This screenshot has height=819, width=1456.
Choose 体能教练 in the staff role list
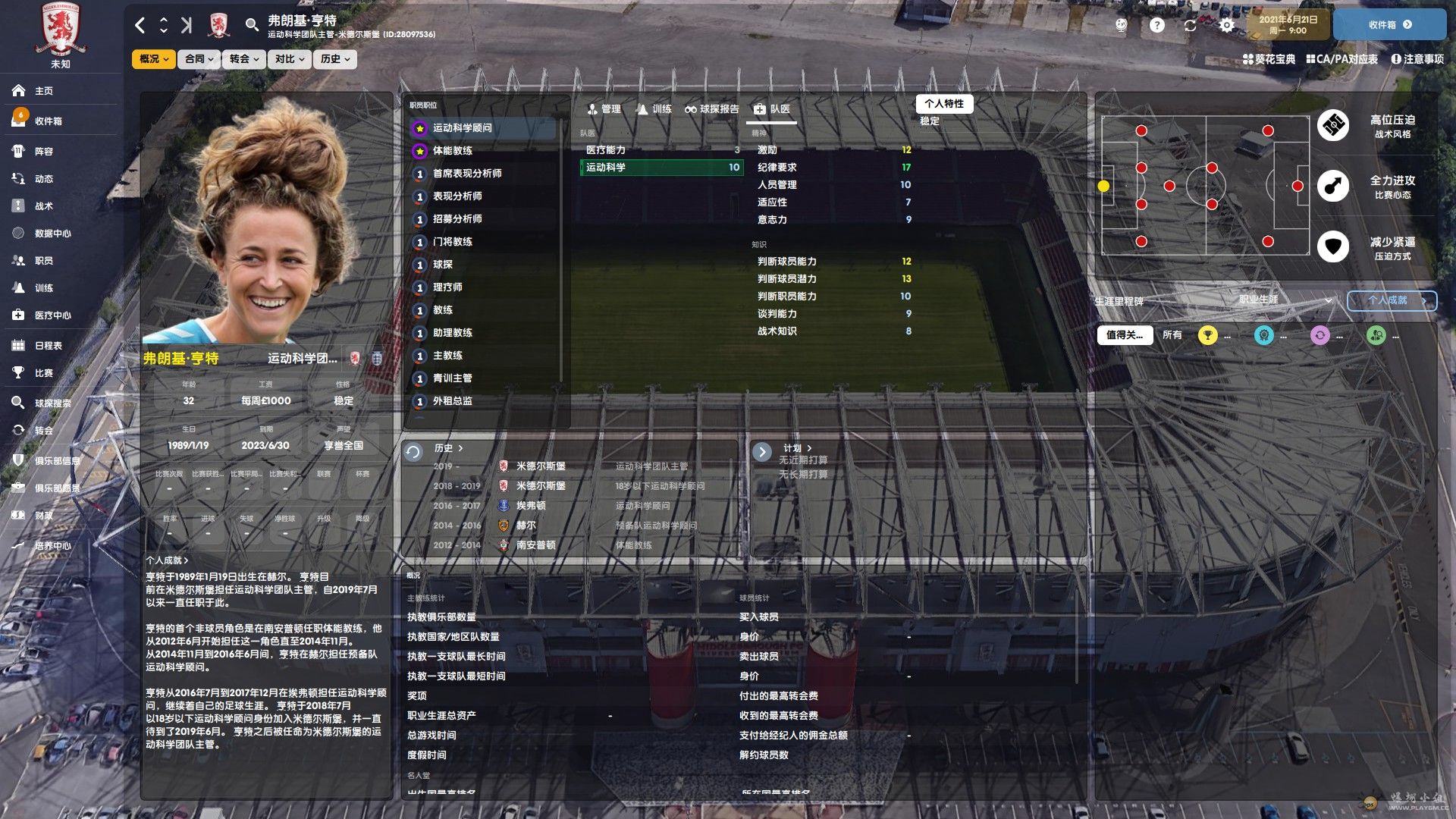453,151
